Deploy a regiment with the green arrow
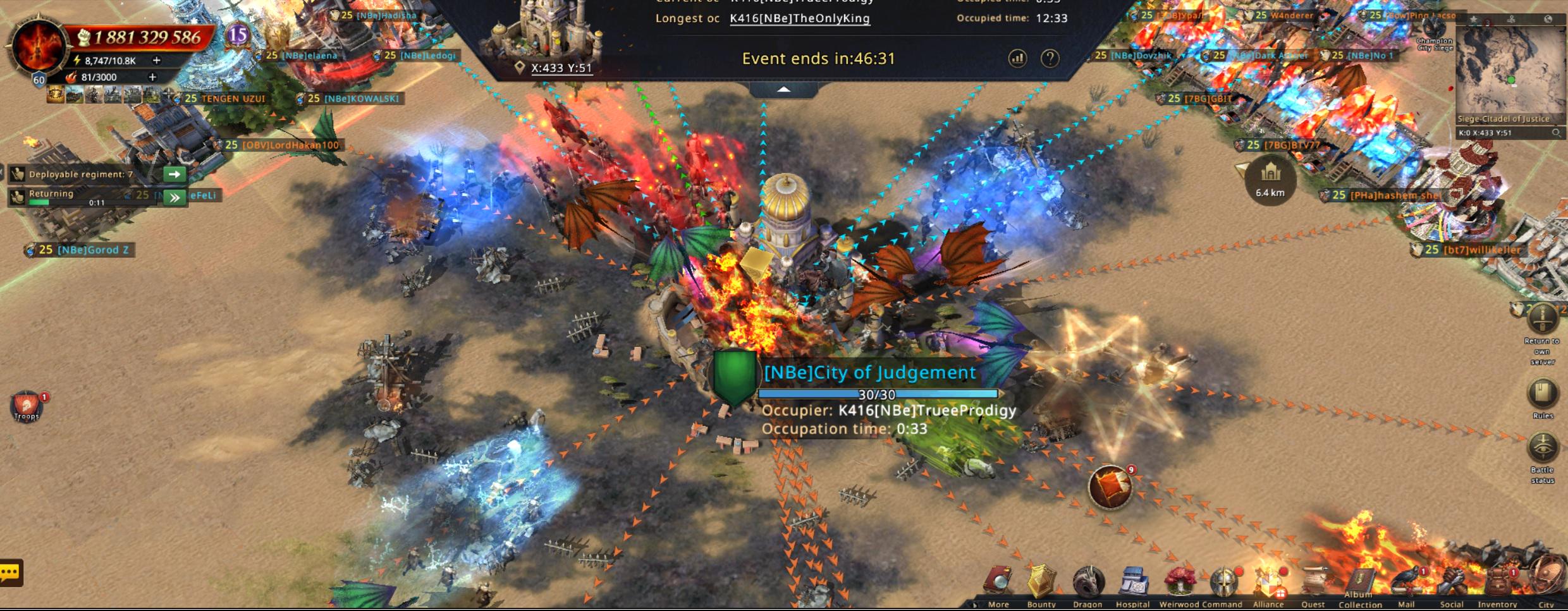The image size is (1568, 611). pos(174,174)
